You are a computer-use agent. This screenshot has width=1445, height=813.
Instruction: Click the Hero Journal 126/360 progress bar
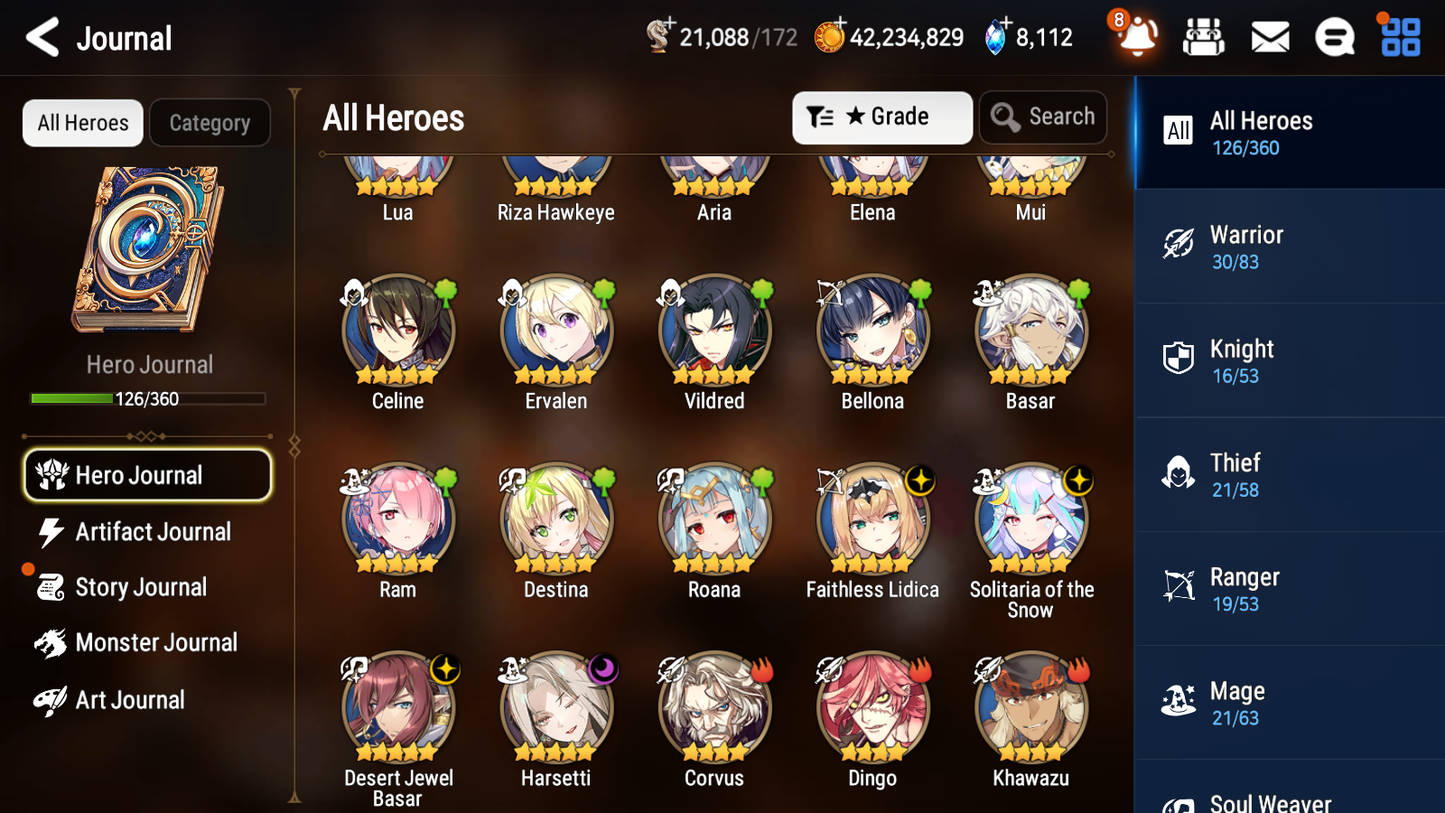coord(149,398)
